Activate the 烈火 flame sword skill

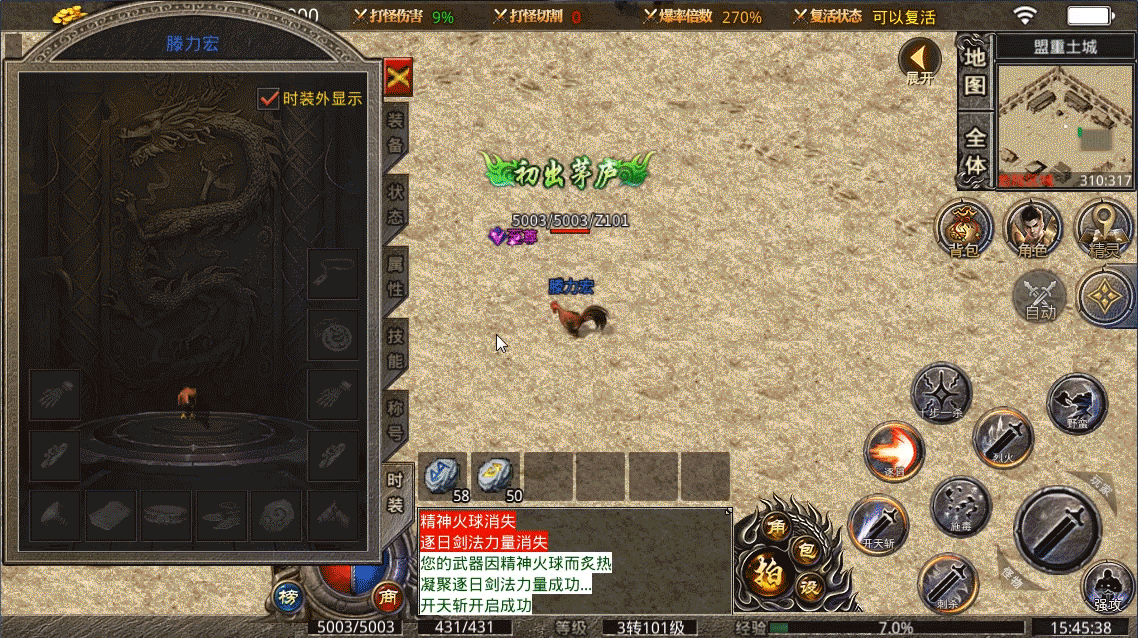(x=1002, y=438)
